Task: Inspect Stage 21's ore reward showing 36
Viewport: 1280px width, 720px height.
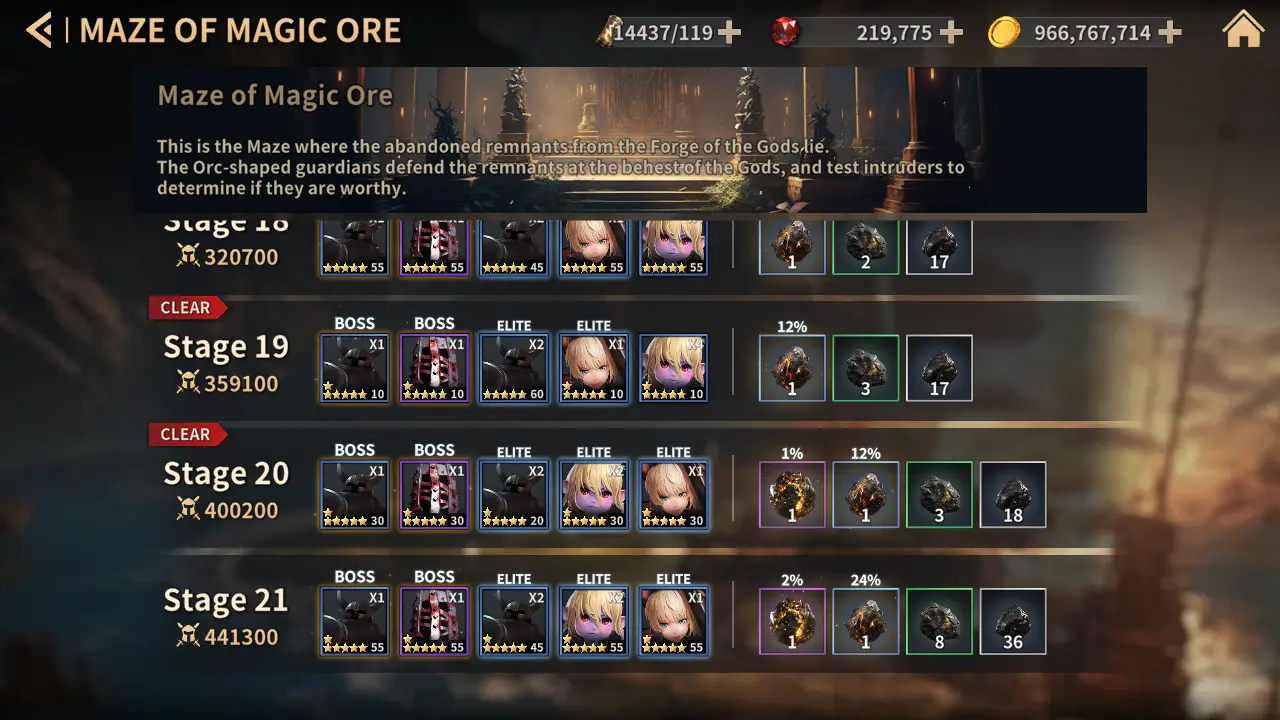Action: point(1013,621)
